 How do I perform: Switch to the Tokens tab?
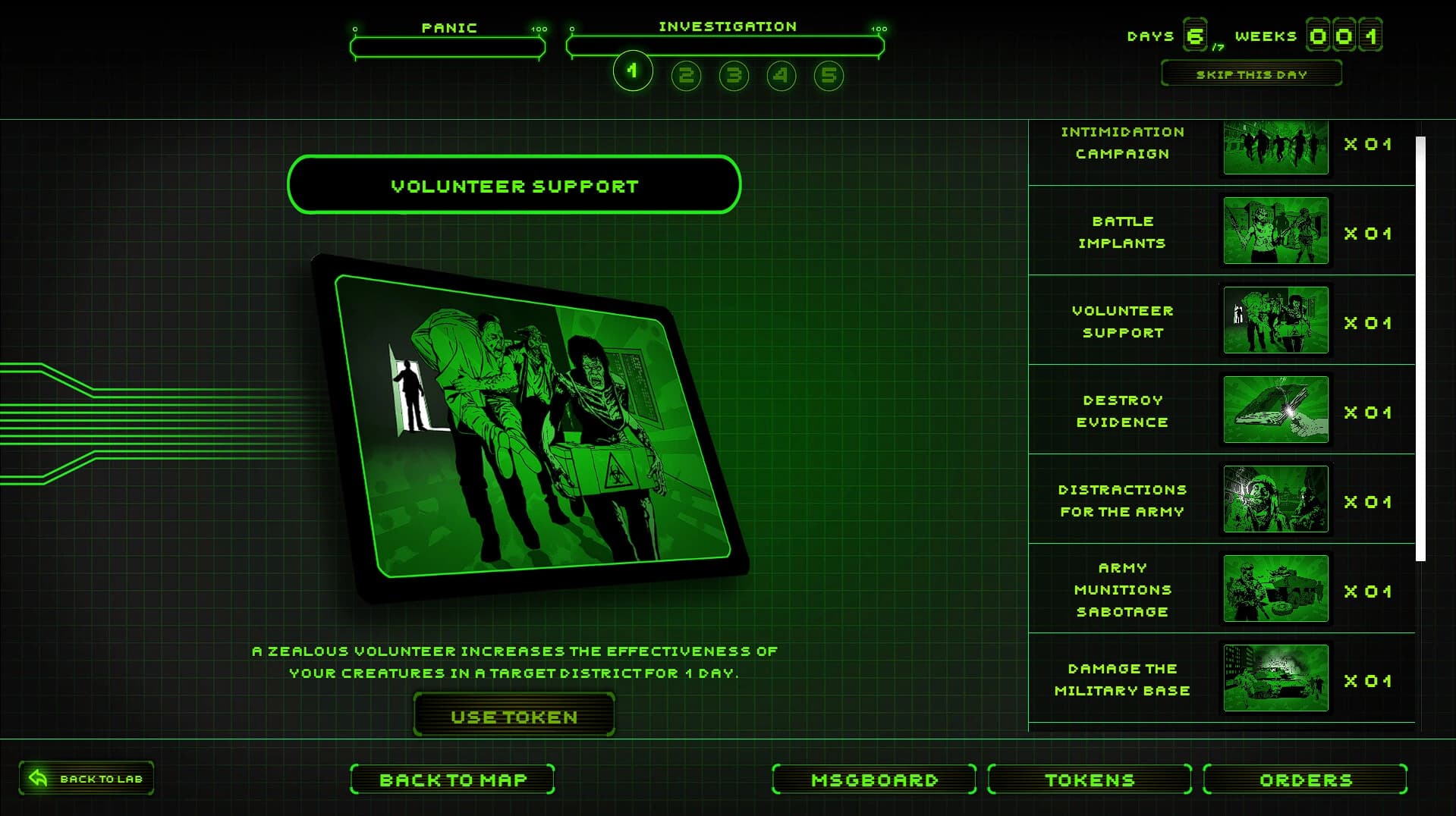(x=1088, y=779)
